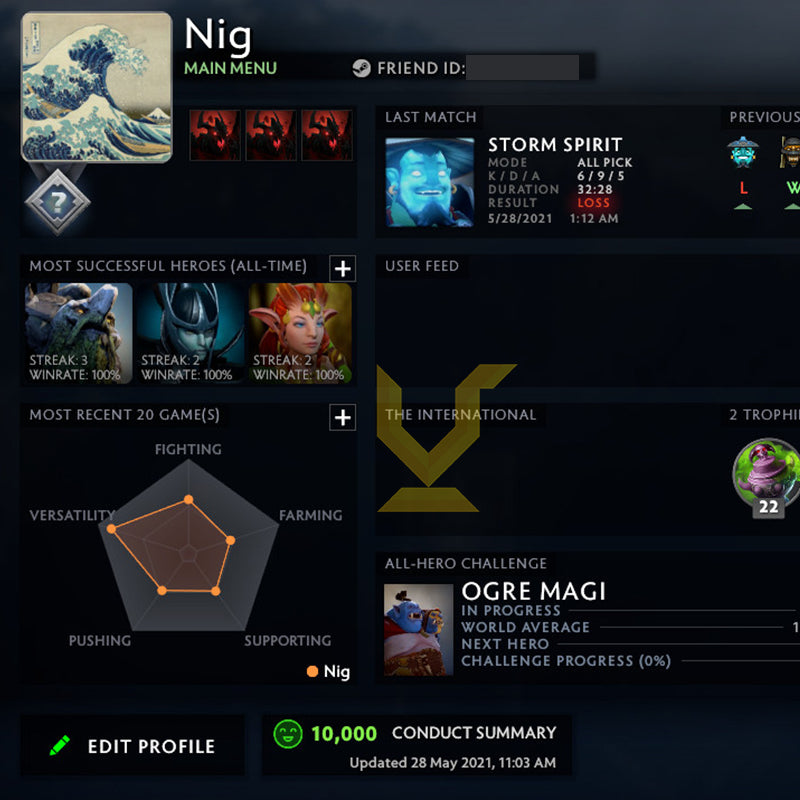The image size is (800, 800).
Task: Return to the Main Menu
Action: click(230, 69)
